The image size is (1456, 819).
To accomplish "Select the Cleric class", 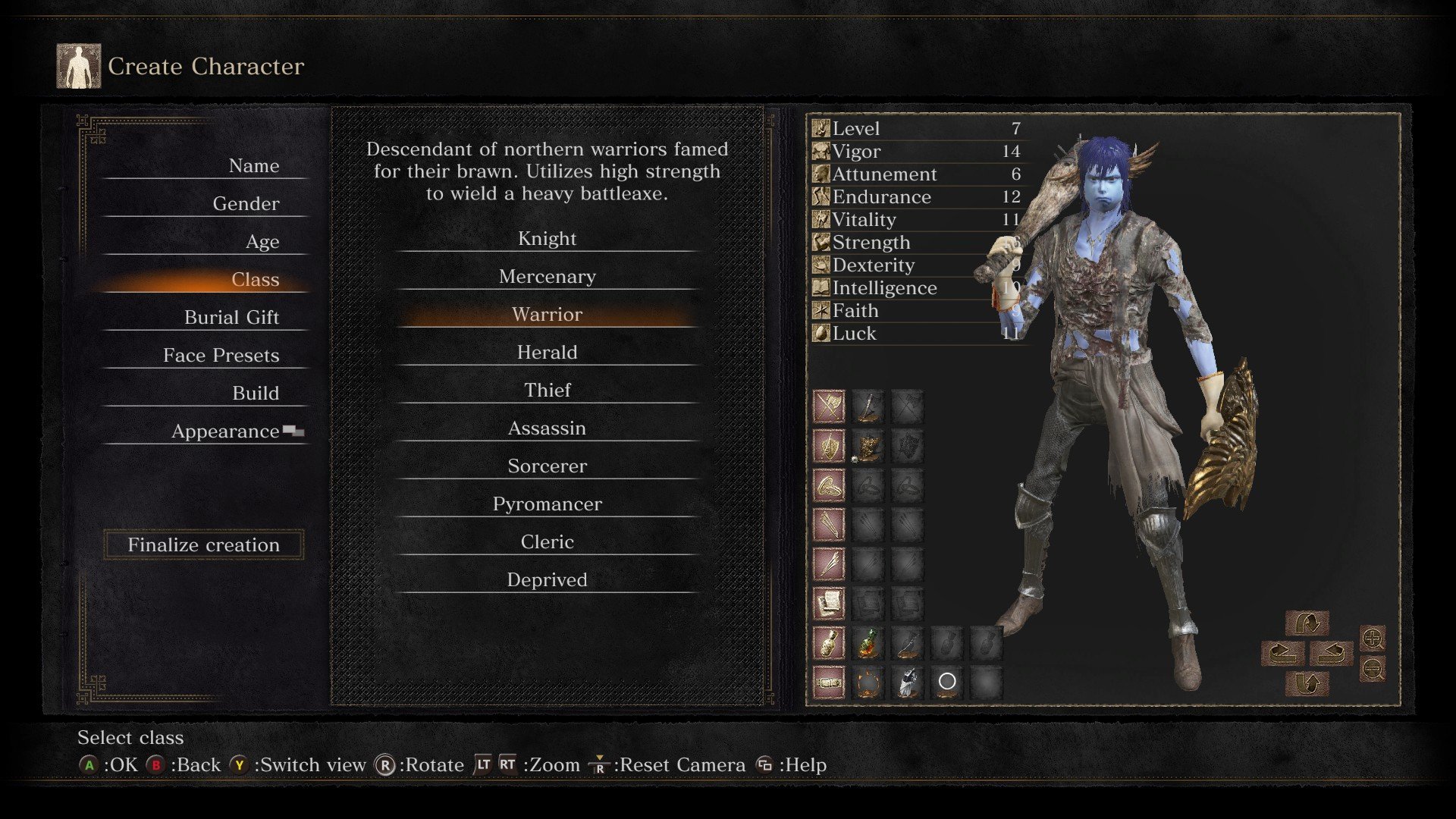I will [x=547, y=542].
